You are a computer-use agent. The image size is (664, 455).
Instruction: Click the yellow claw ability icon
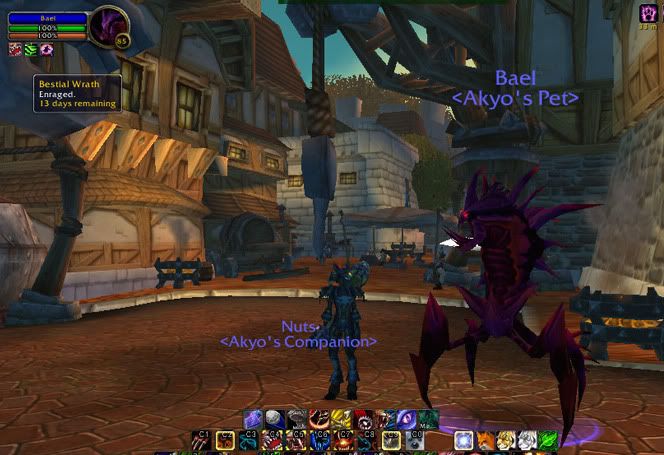coord(341,419)
